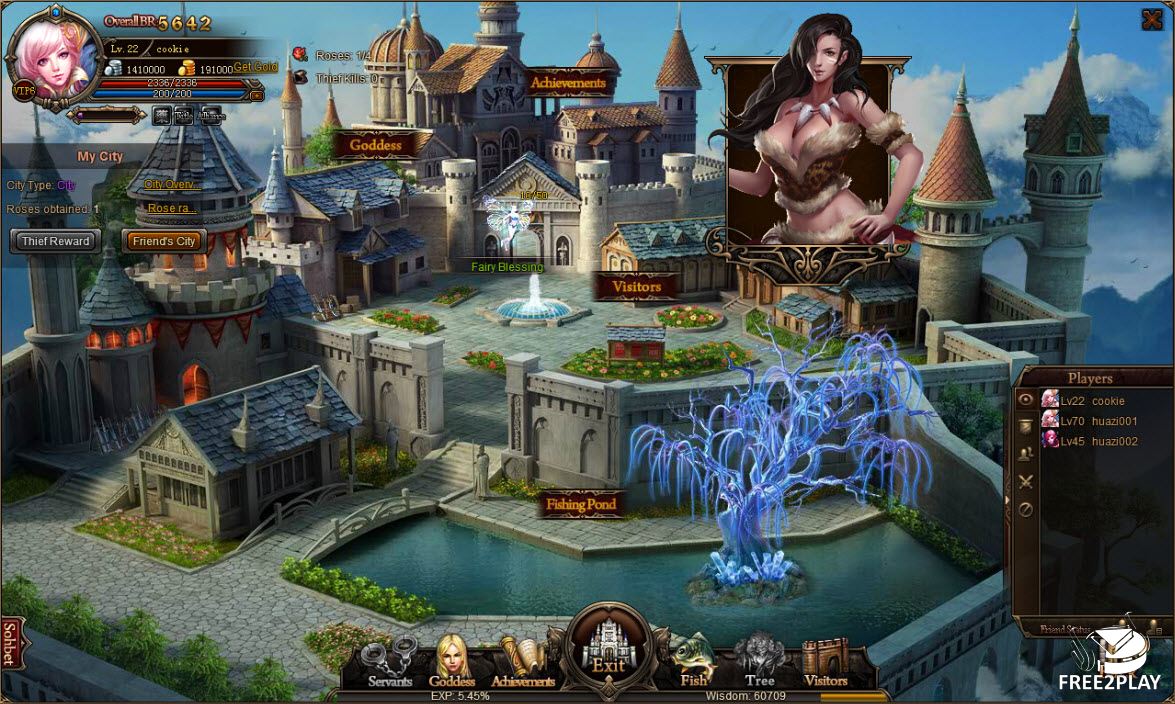This screenshot has width=1175, height=704.
Task: Open Goddess from the bottom toolbar
Action: pyautogui.click(x=452, y=662)
